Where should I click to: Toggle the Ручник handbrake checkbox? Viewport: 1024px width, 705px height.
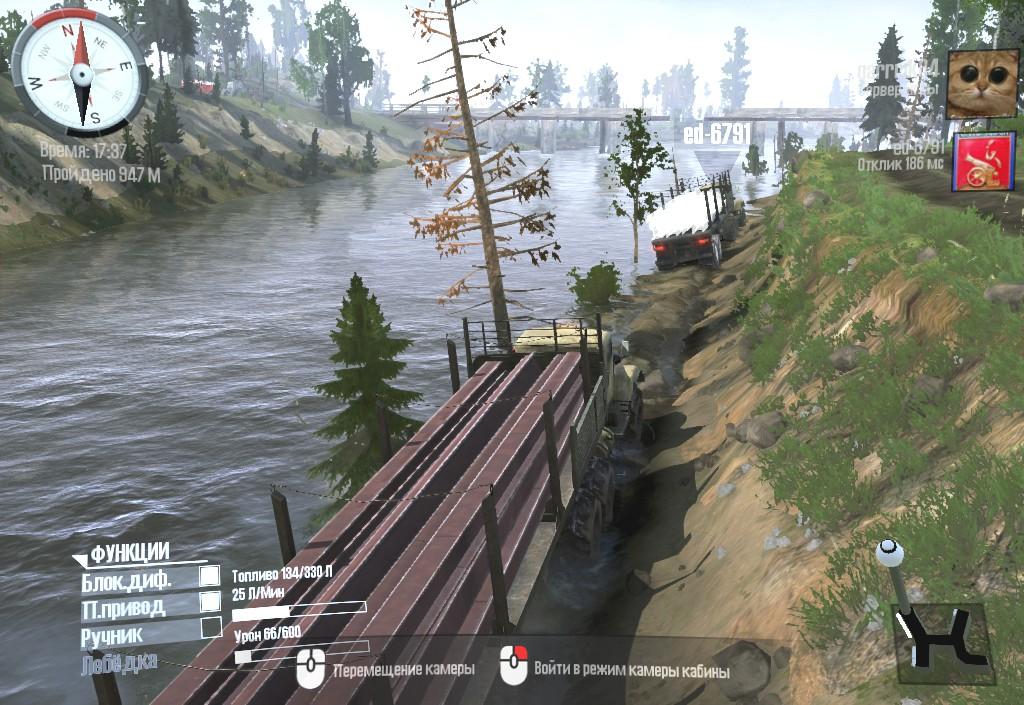[x=211, y=627]
